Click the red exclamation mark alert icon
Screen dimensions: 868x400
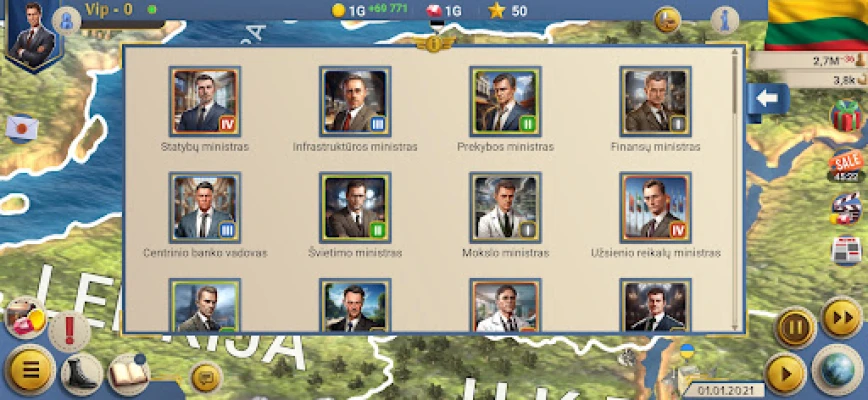point(69,329)
